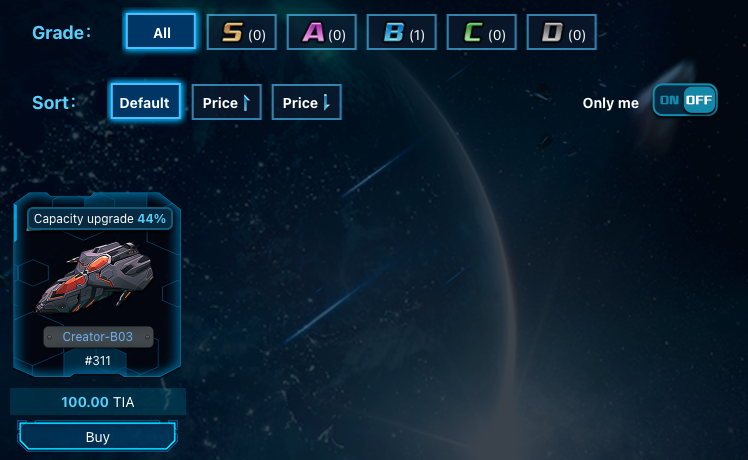This screenshot has height=460, width=748.
Task: Apply the Default sort order
Action: 146,102
